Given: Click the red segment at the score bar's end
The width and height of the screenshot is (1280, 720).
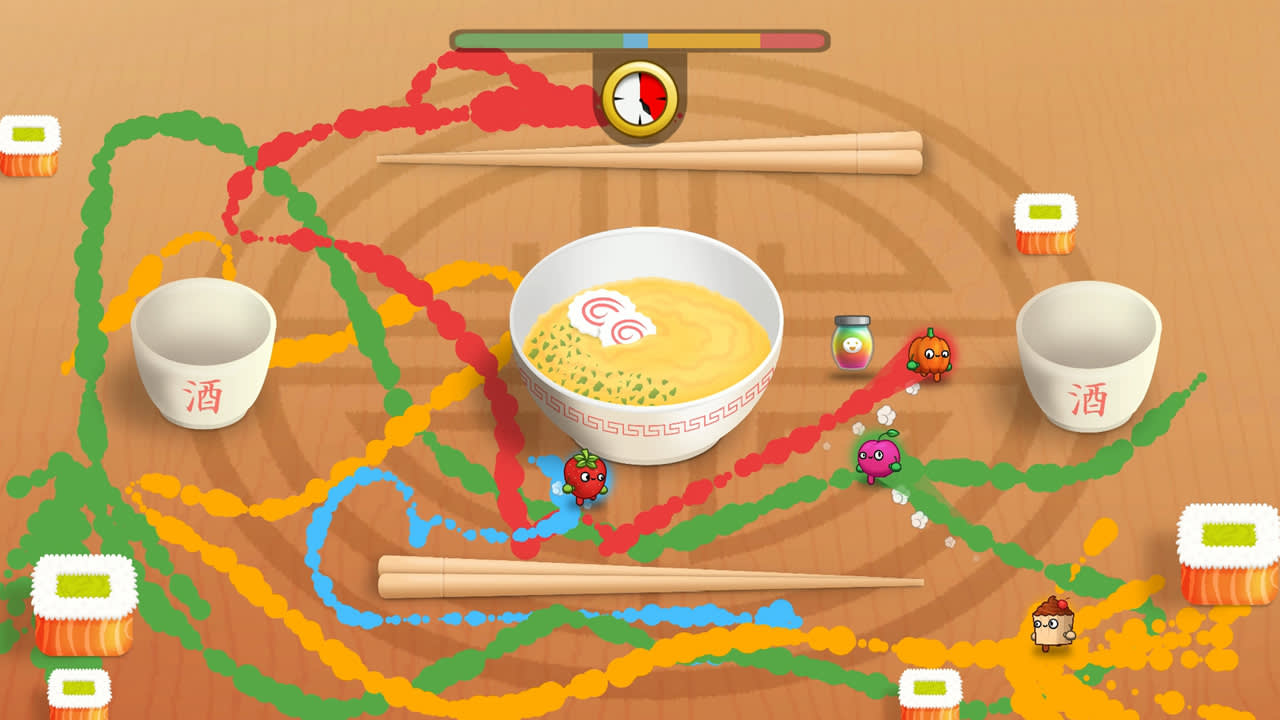Looking at the screenshot, I should [x=790, y=39].
